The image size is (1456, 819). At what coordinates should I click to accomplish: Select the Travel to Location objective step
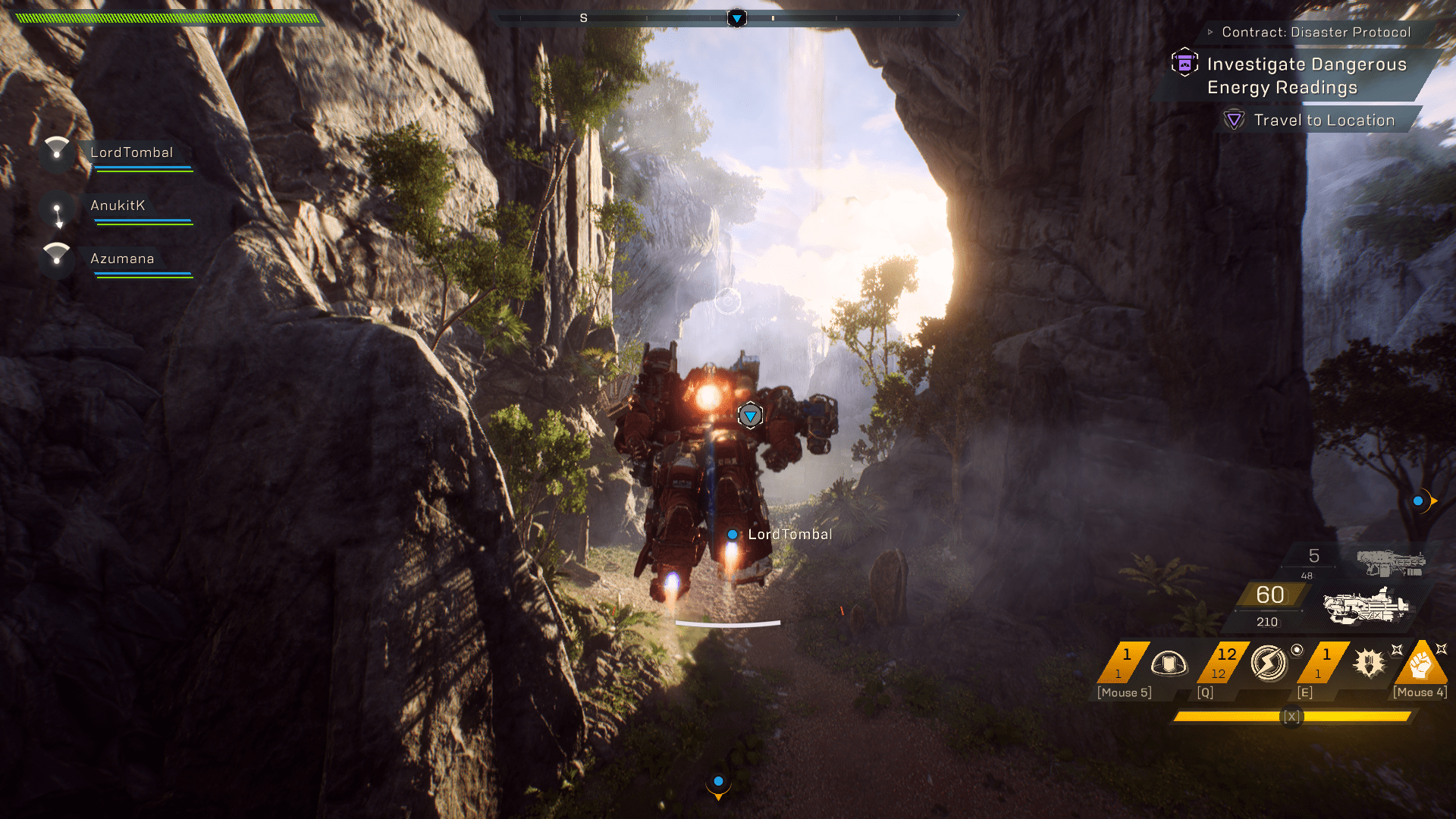[x=1323, y=121]
